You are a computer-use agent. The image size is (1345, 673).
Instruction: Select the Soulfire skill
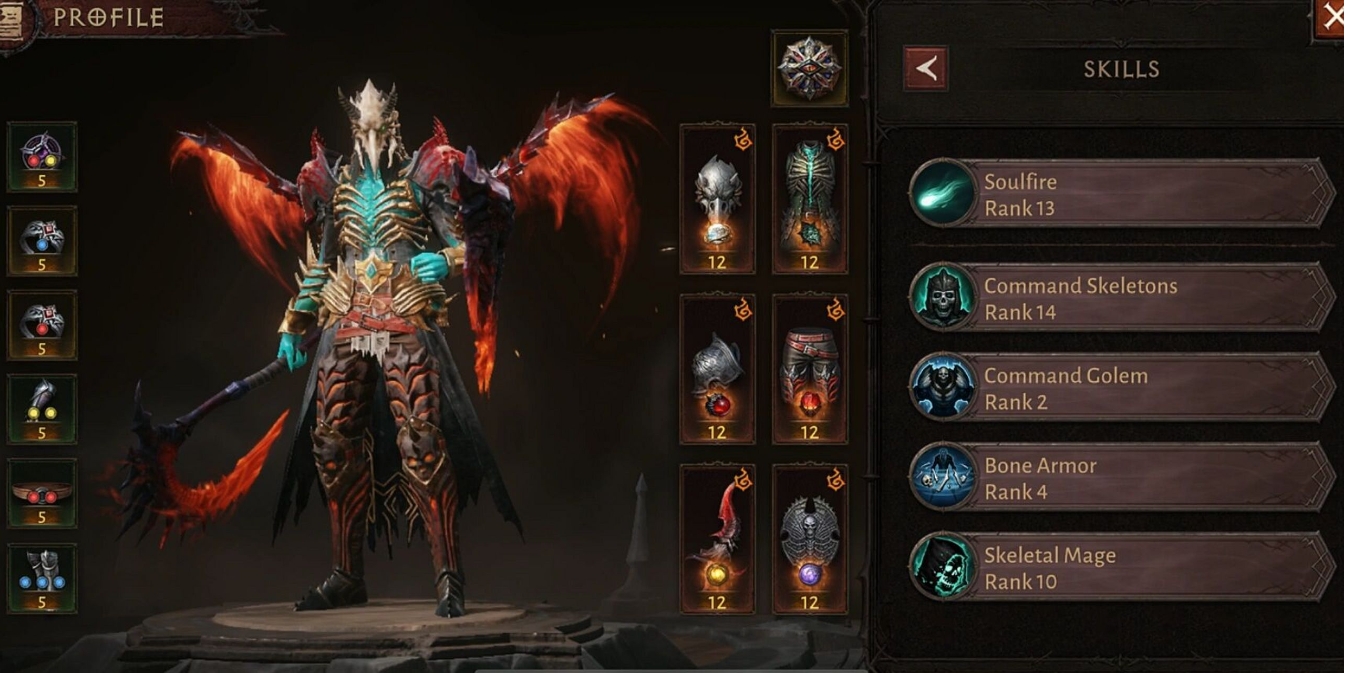[1122, 194]
